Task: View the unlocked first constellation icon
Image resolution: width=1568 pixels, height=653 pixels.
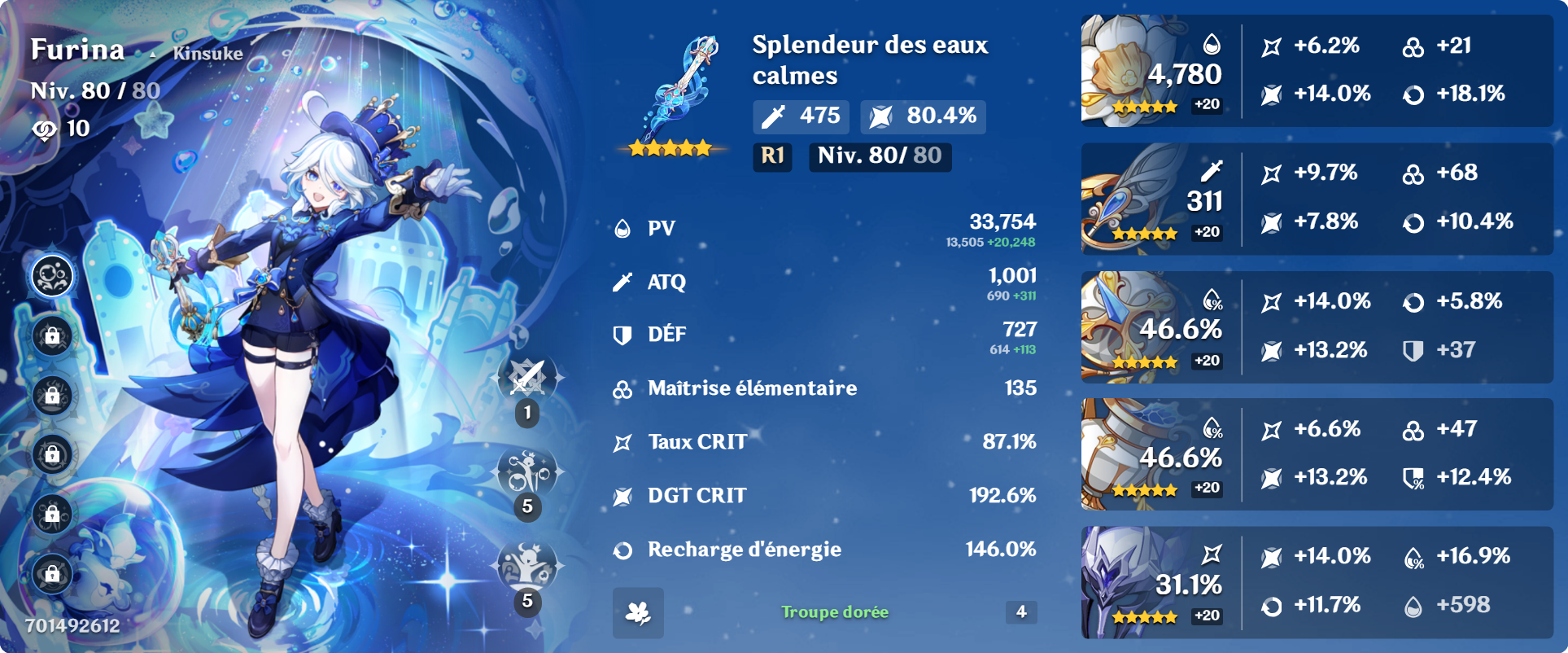Action: [53, 277]
